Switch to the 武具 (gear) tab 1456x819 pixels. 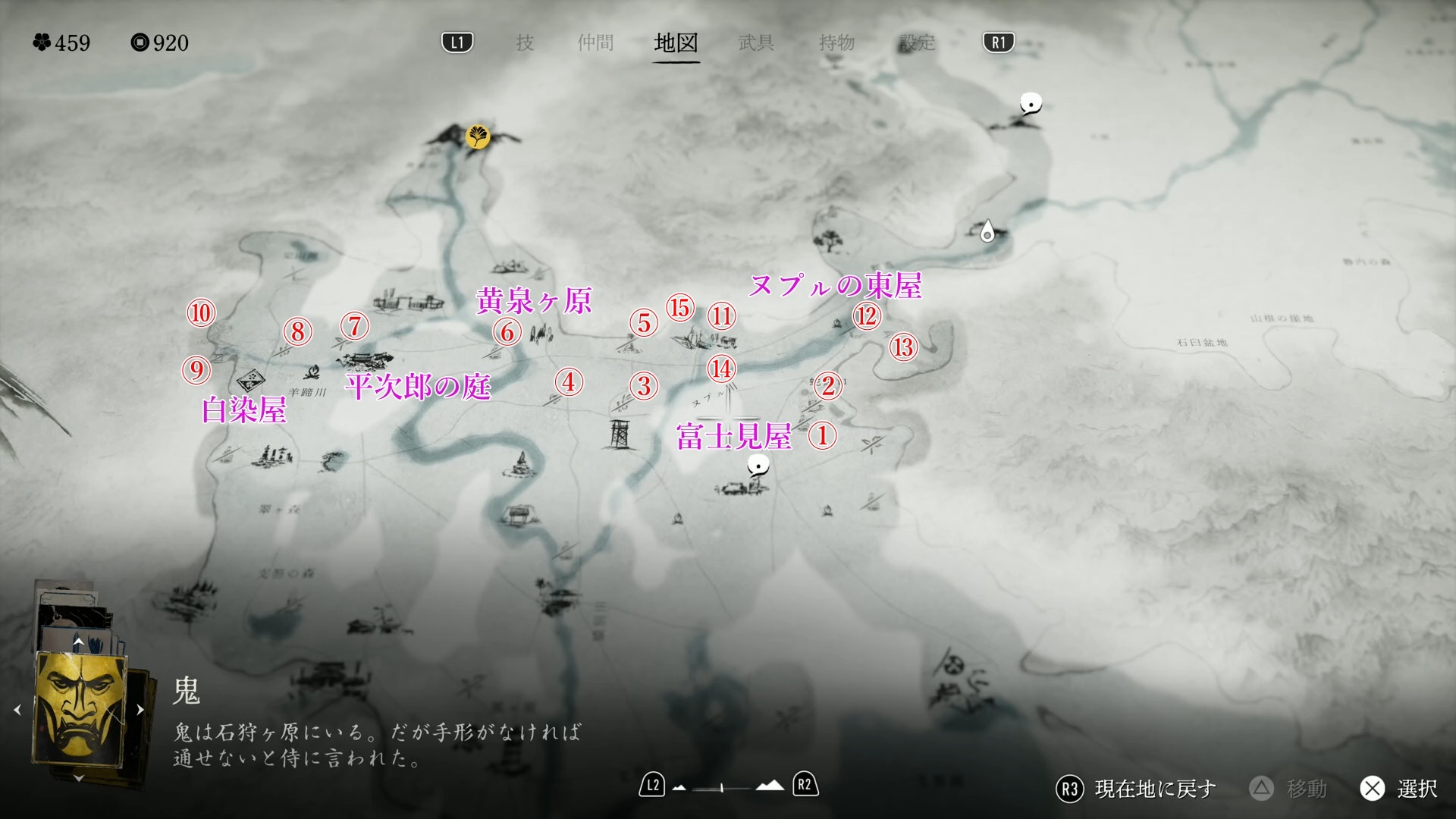[x=756, y=42]
